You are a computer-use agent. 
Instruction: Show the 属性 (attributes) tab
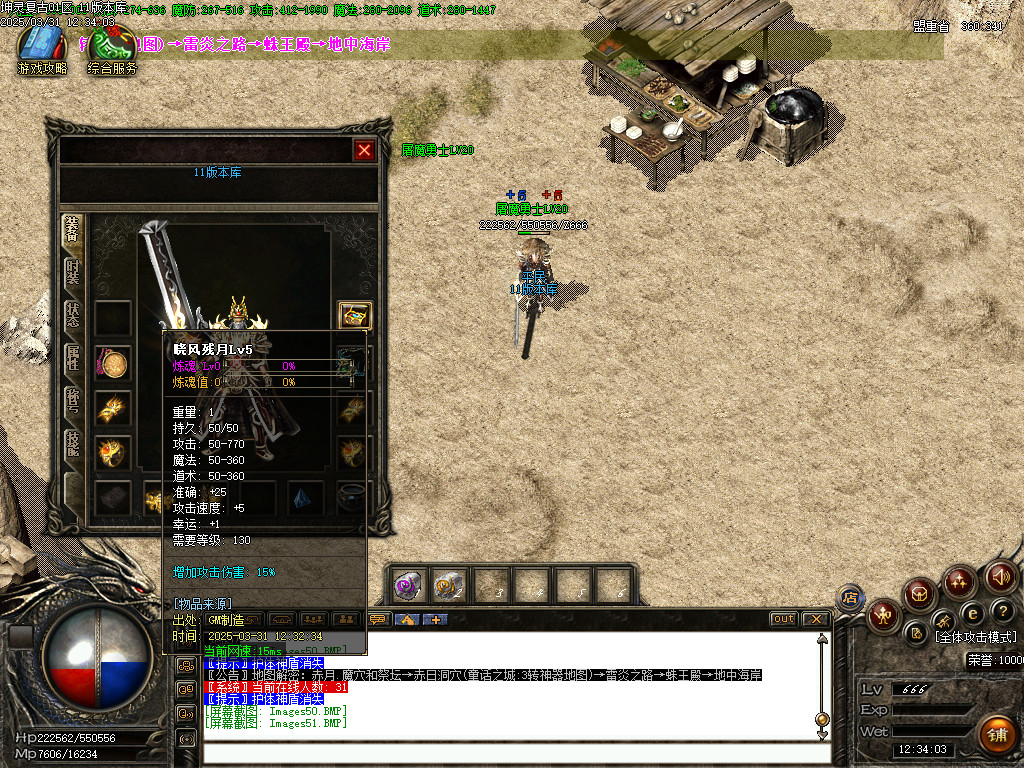click(x=73, y=359)
